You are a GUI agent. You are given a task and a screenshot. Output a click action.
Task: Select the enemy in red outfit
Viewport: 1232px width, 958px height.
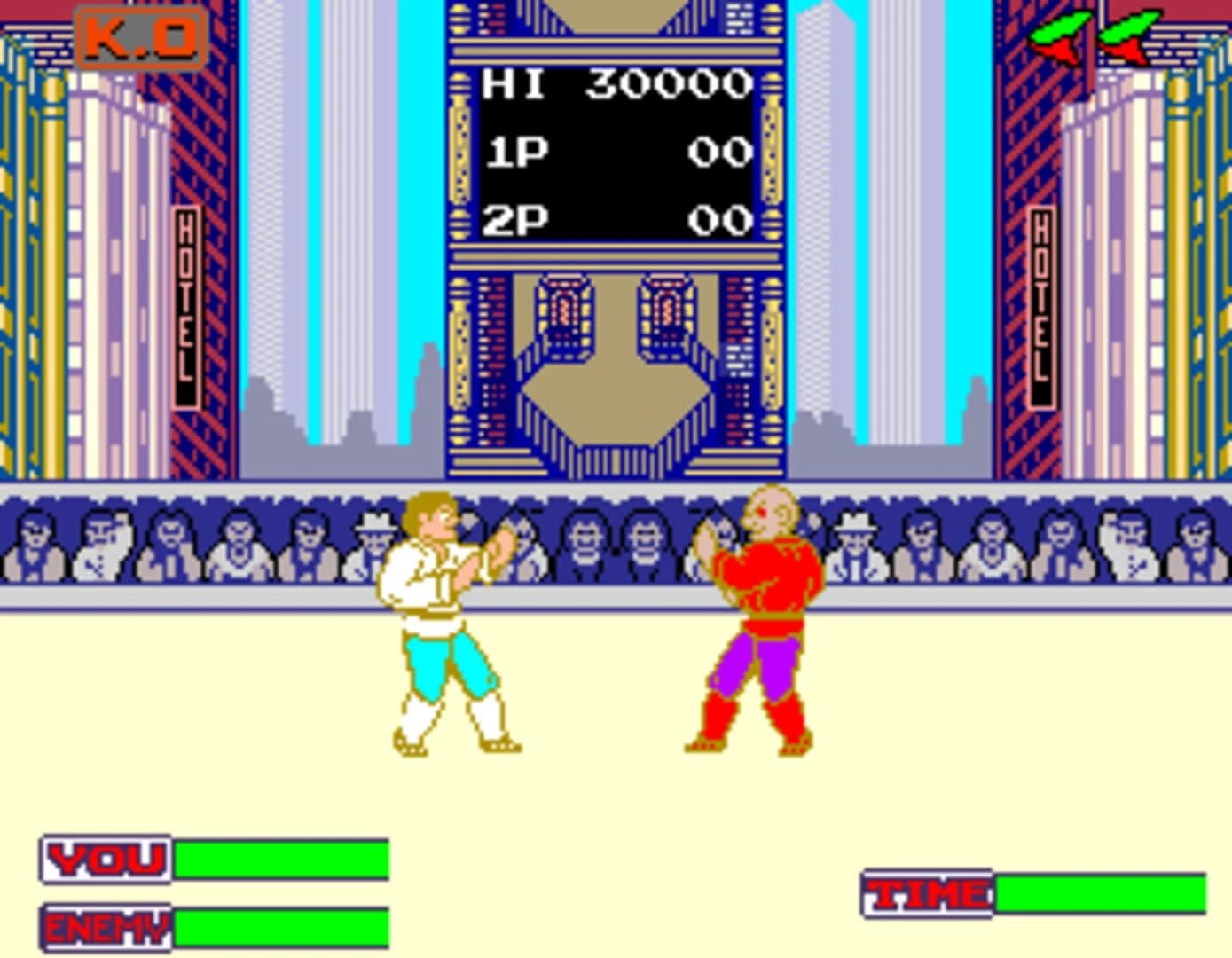pos(763,612)
